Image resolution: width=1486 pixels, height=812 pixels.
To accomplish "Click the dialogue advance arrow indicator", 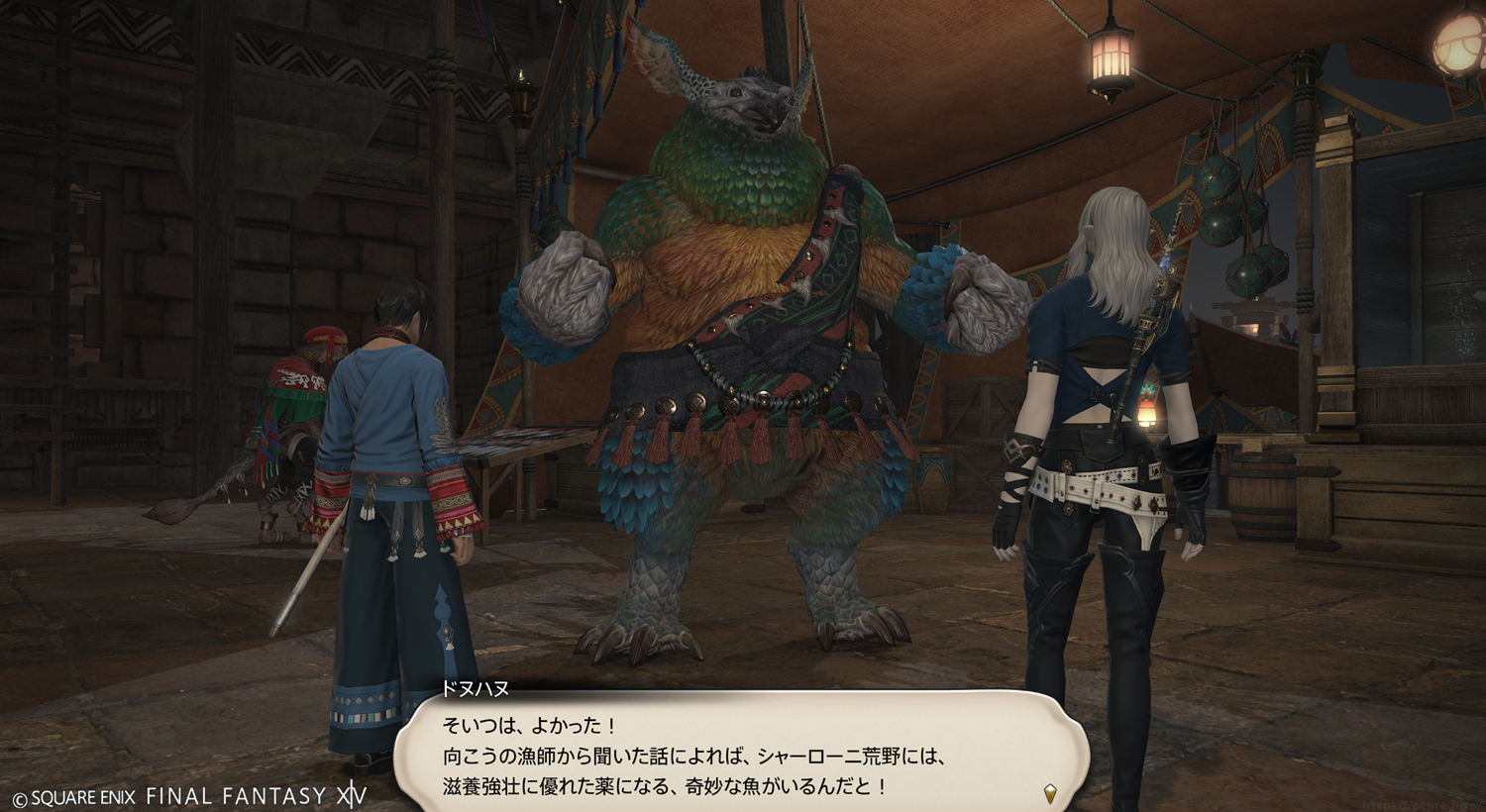I will pyautogui.click(x=1050, y=792).
